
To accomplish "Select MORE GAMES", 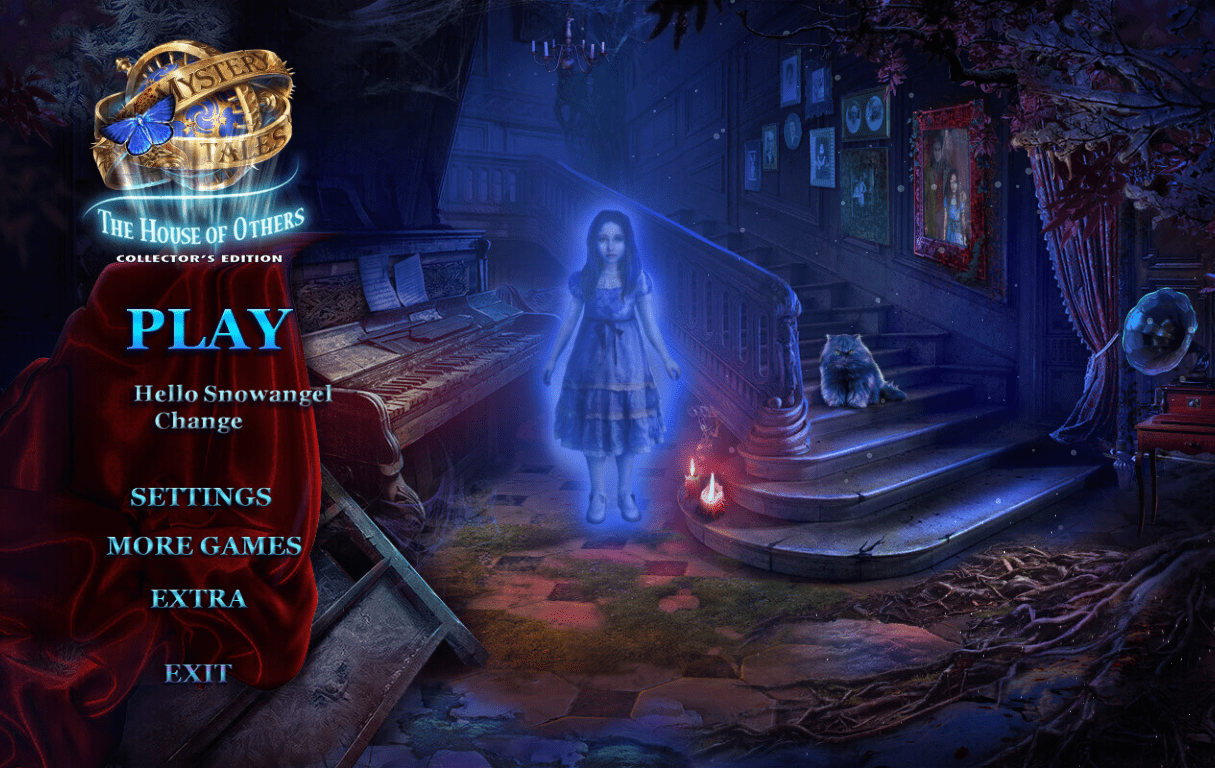I will [204, 546].
